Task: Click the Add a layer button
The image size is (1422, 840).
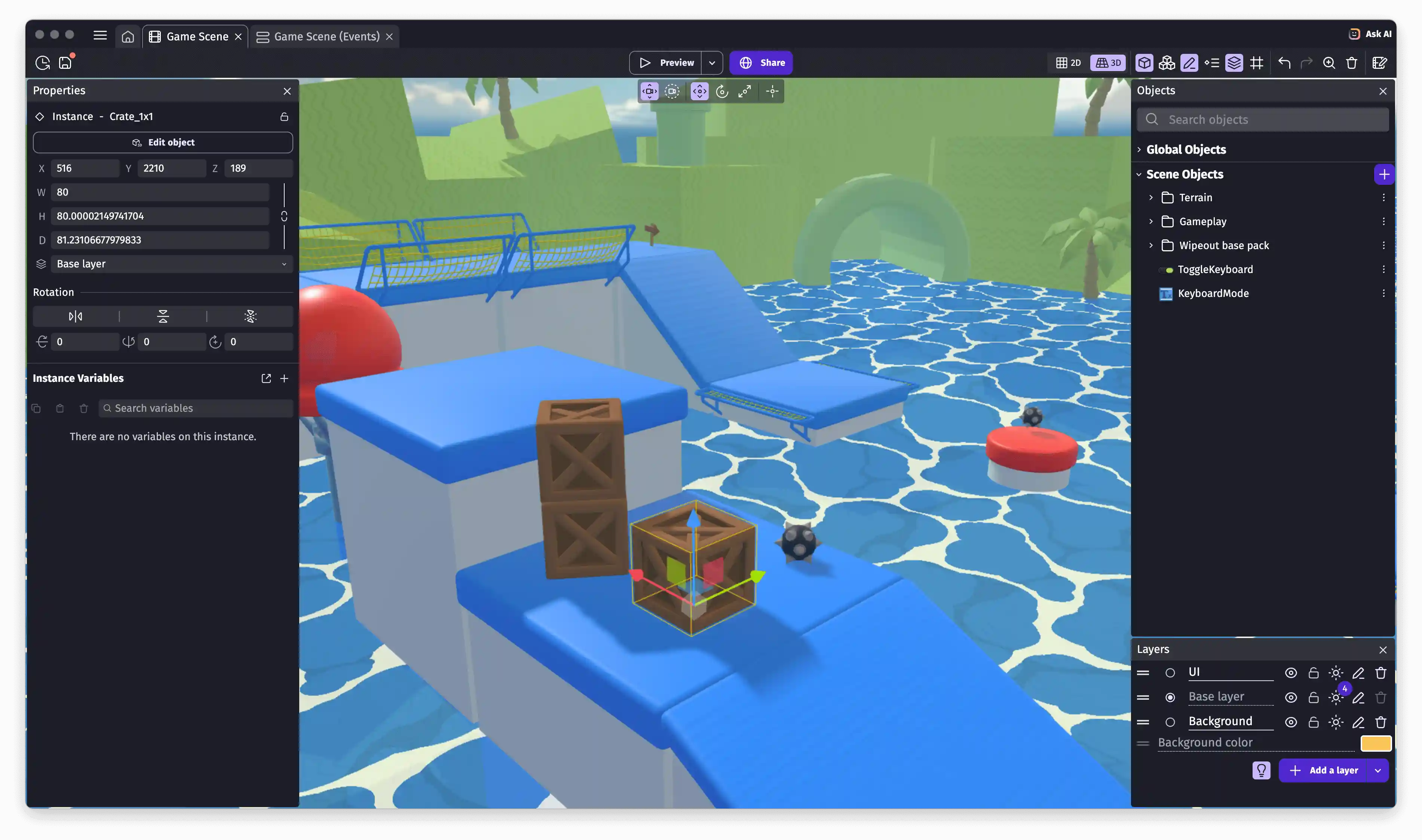Action: (x=1333, y=770)
